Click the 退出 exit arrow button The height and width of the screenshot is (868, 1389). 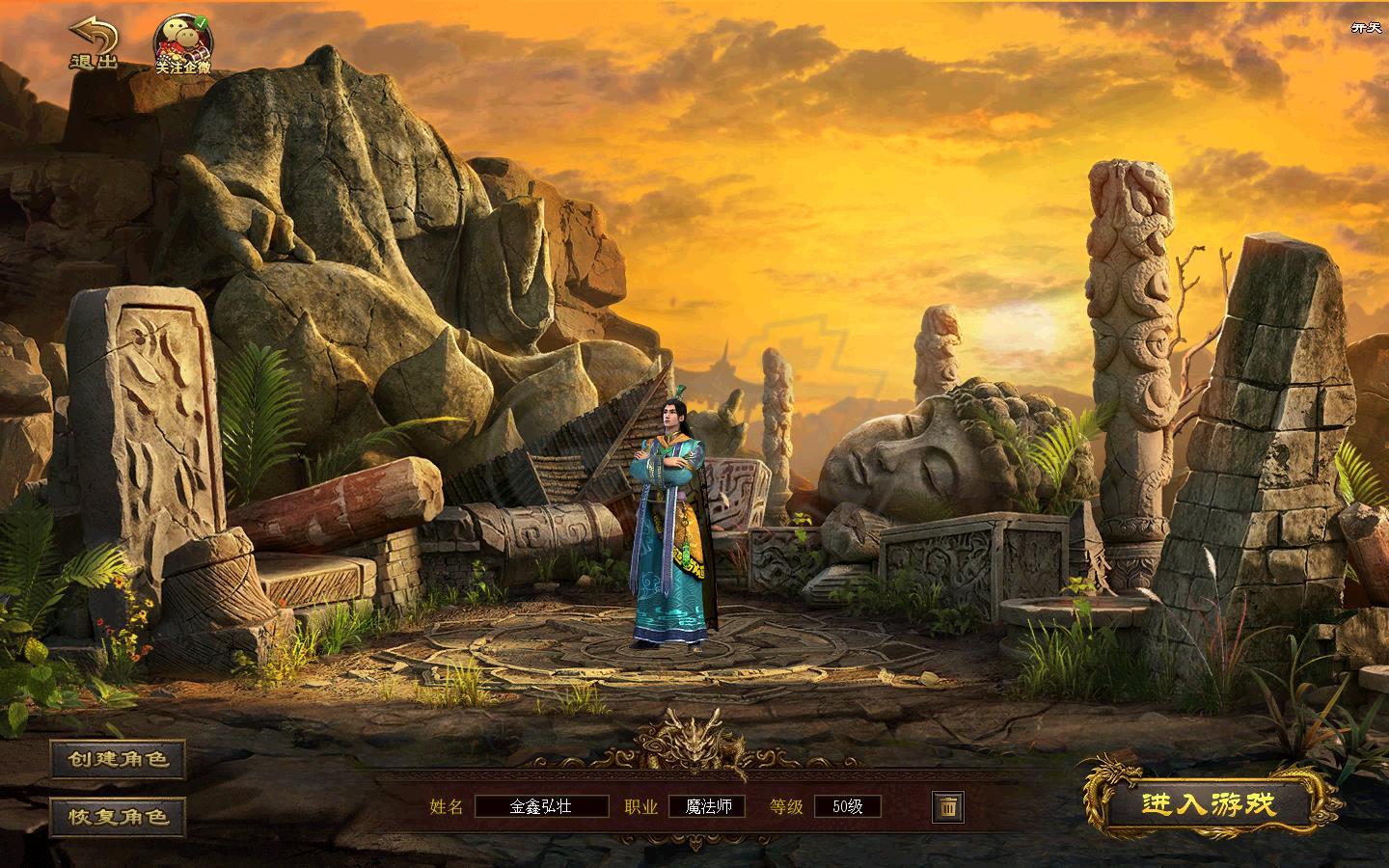click(94, 43)
